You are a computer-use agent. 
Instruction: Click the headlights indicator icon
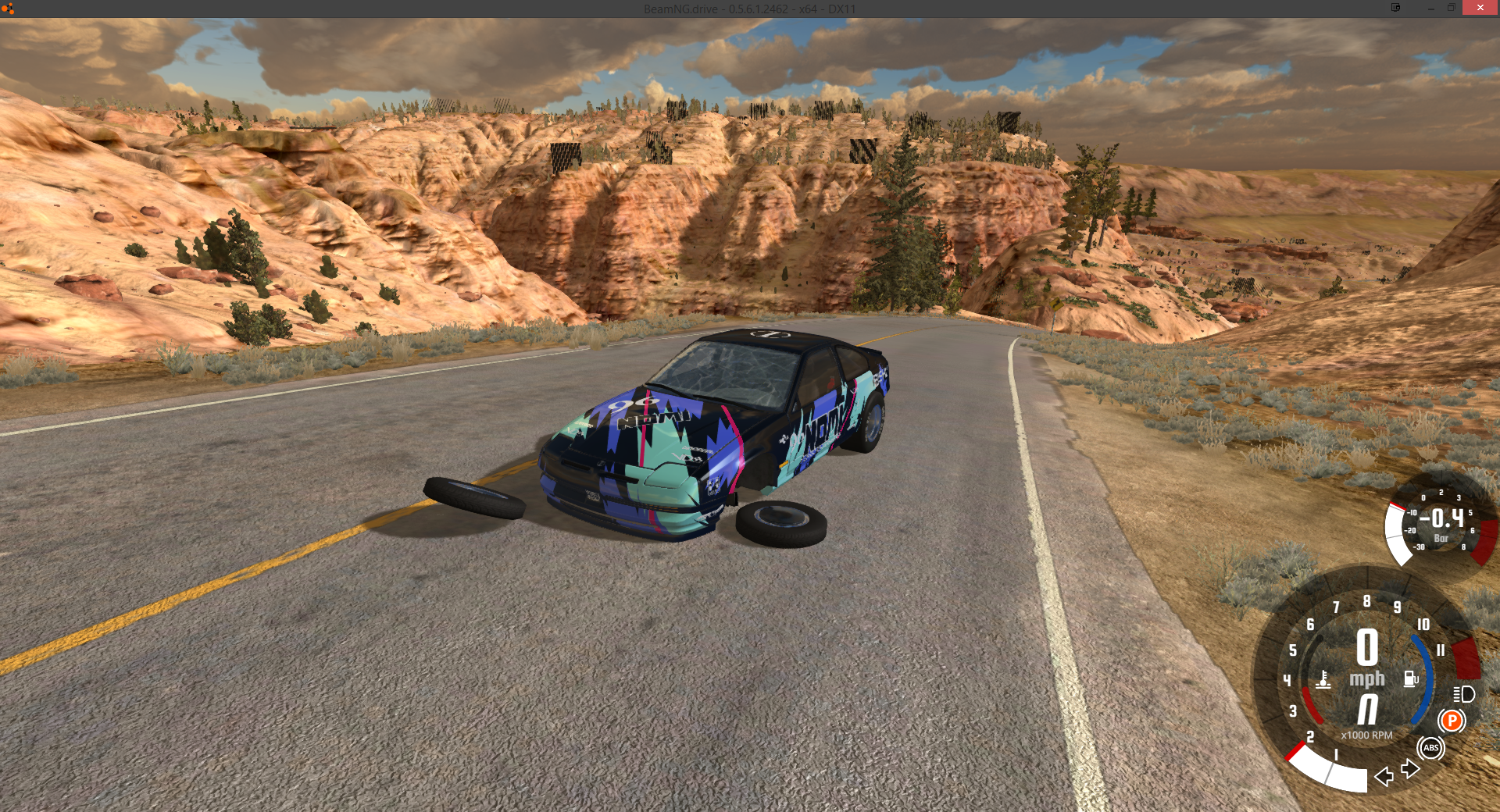coord(1463,694)
